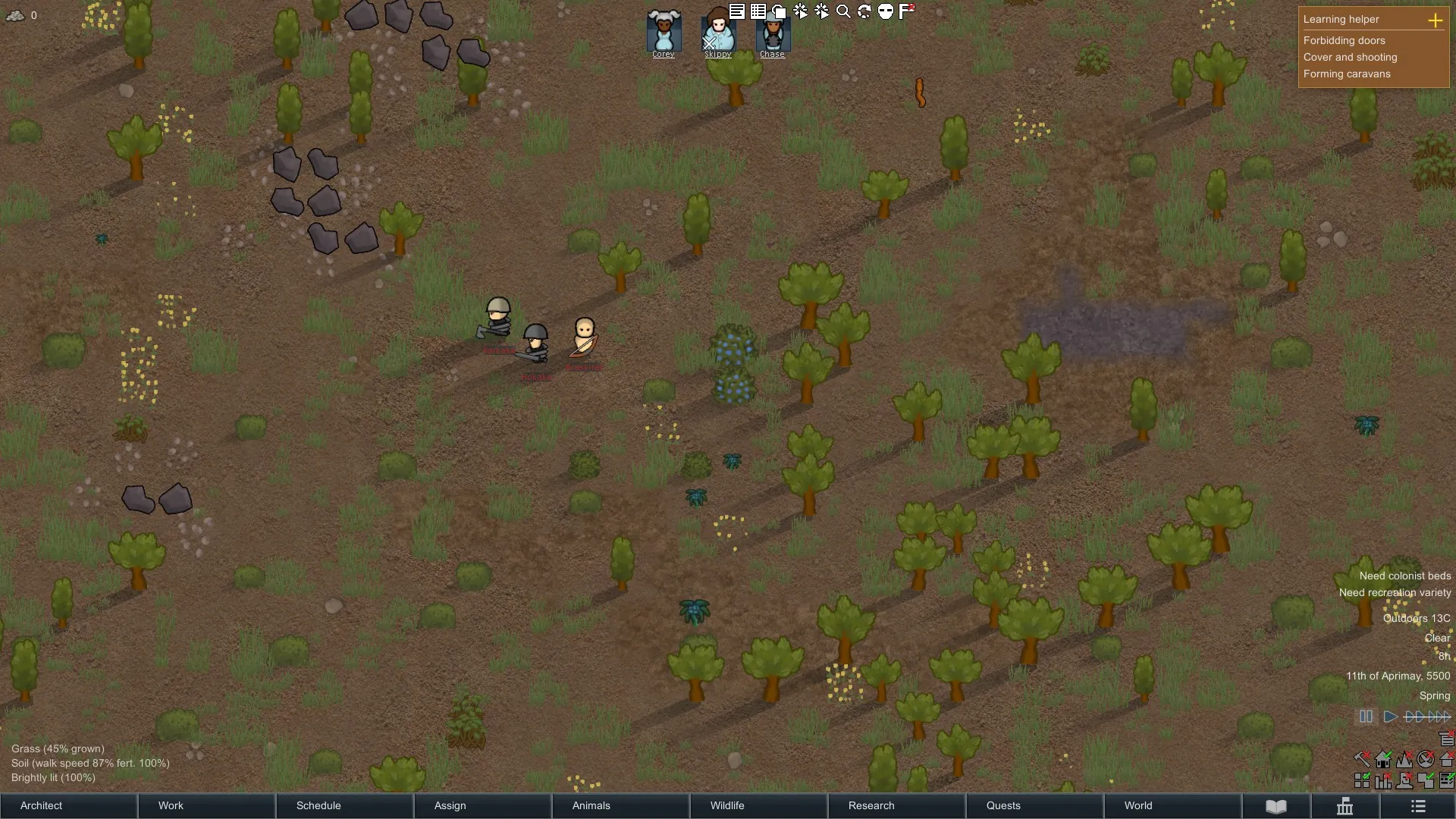Select colonist Corey's portrait

[664, 33]
